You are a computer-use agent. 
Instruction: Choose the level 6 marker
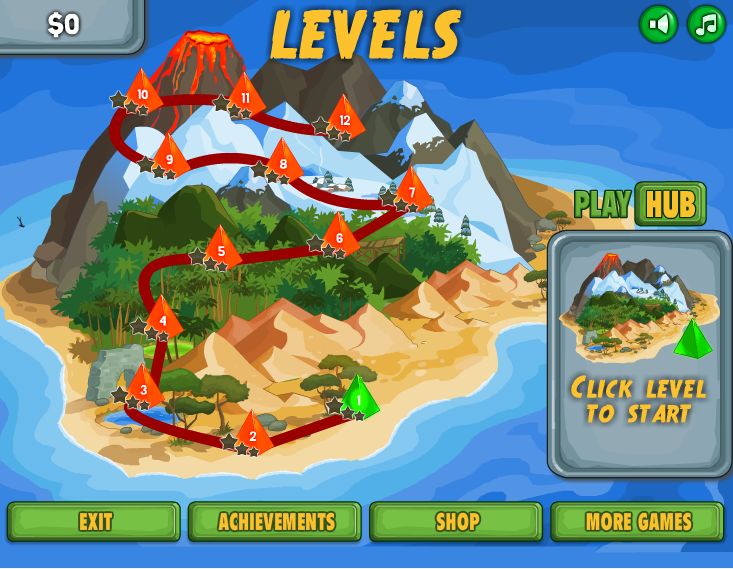pyautogui.click(x=340, y=237)
